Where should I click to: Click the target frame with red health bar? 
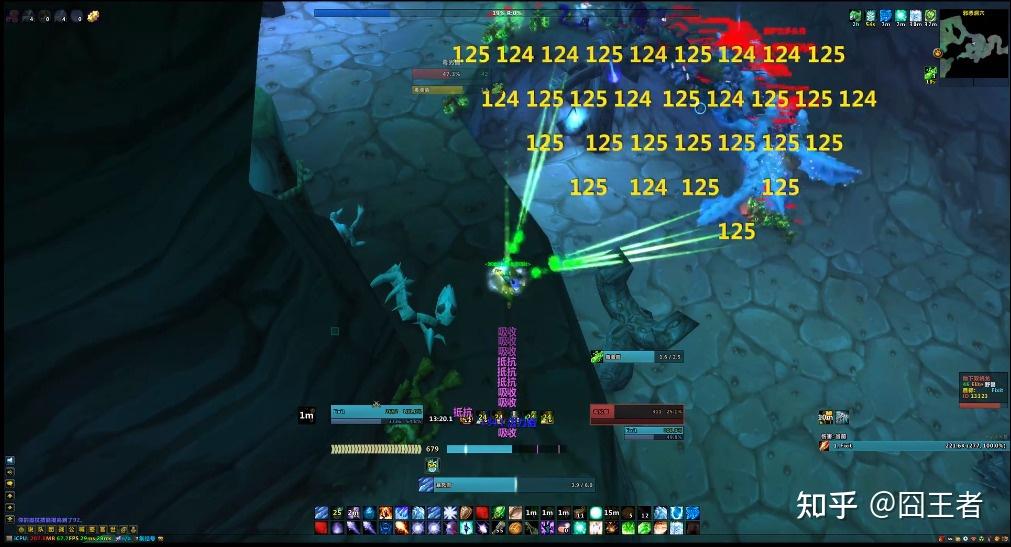pos(636,410)
